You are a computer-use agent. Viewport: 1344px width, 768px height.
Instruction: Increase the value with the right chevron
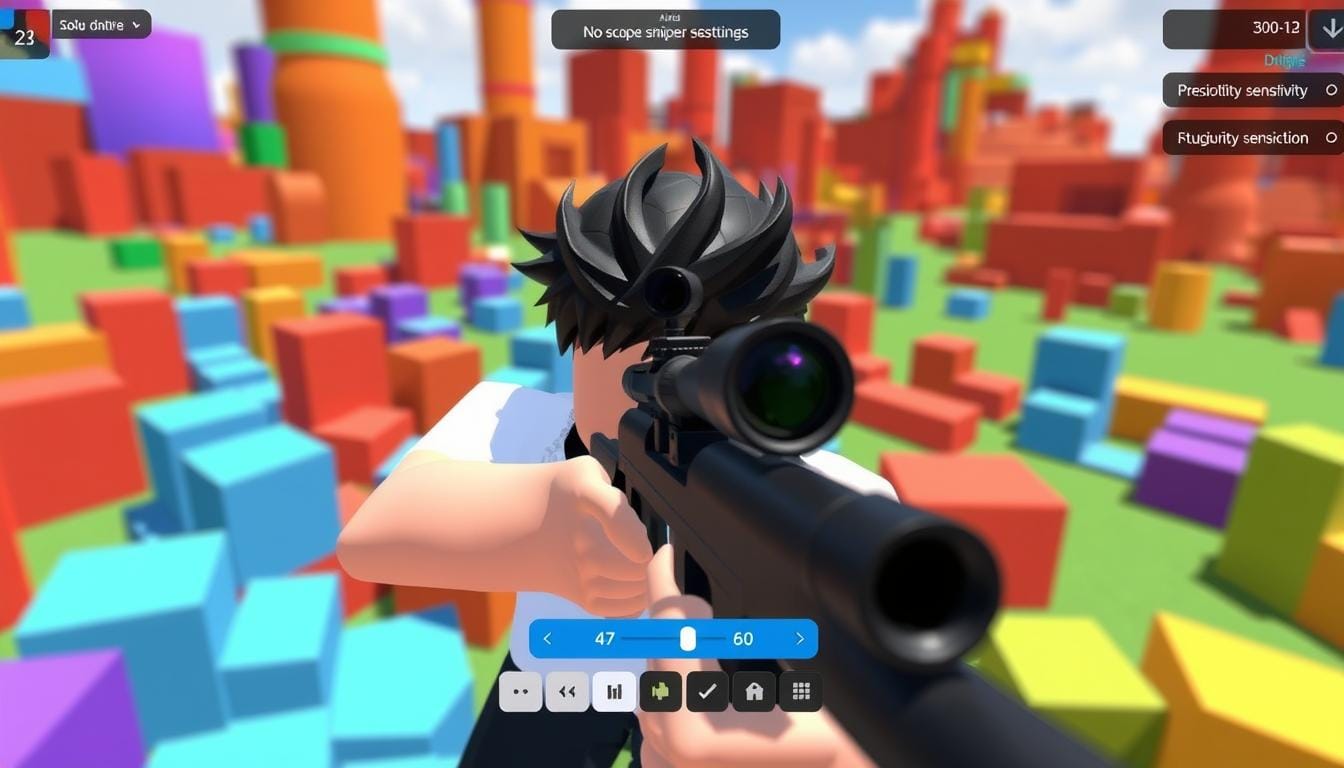click(799, 638)
